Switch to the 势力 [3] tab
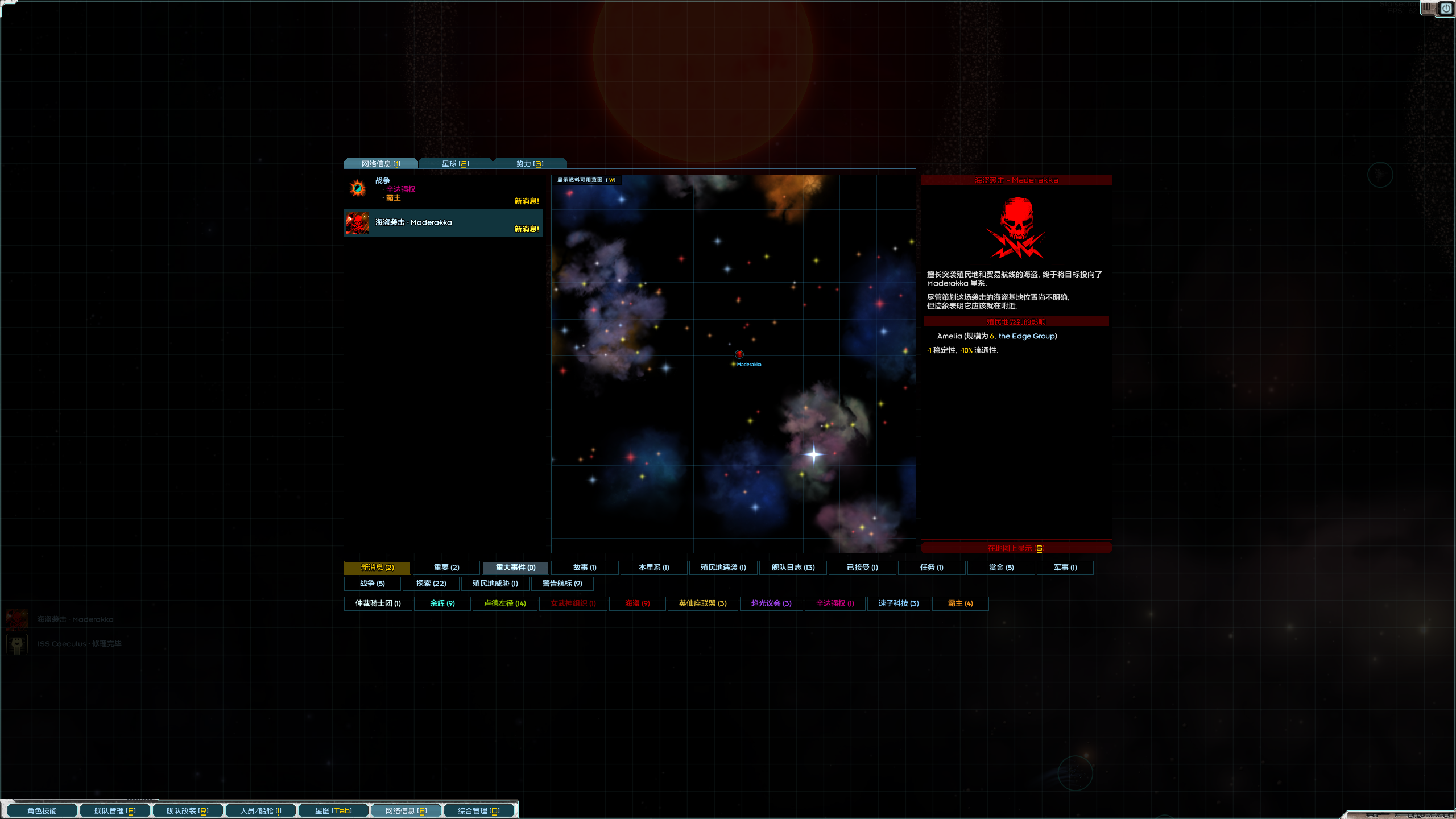This screenshot has height=819, width=1456. (529, 163)
